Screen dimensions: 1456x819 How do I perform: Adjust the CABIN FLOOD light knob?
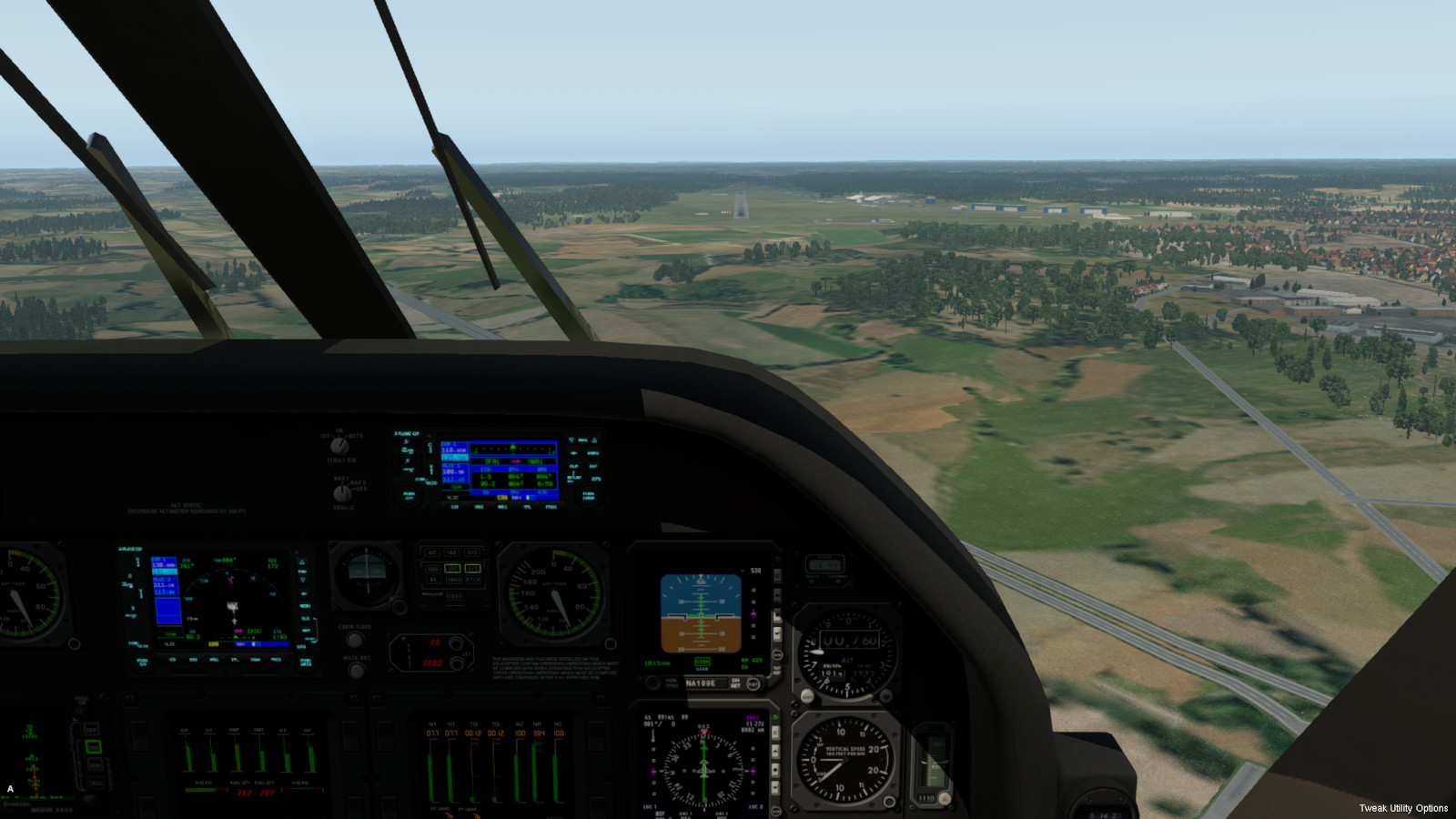click(355, 640)
